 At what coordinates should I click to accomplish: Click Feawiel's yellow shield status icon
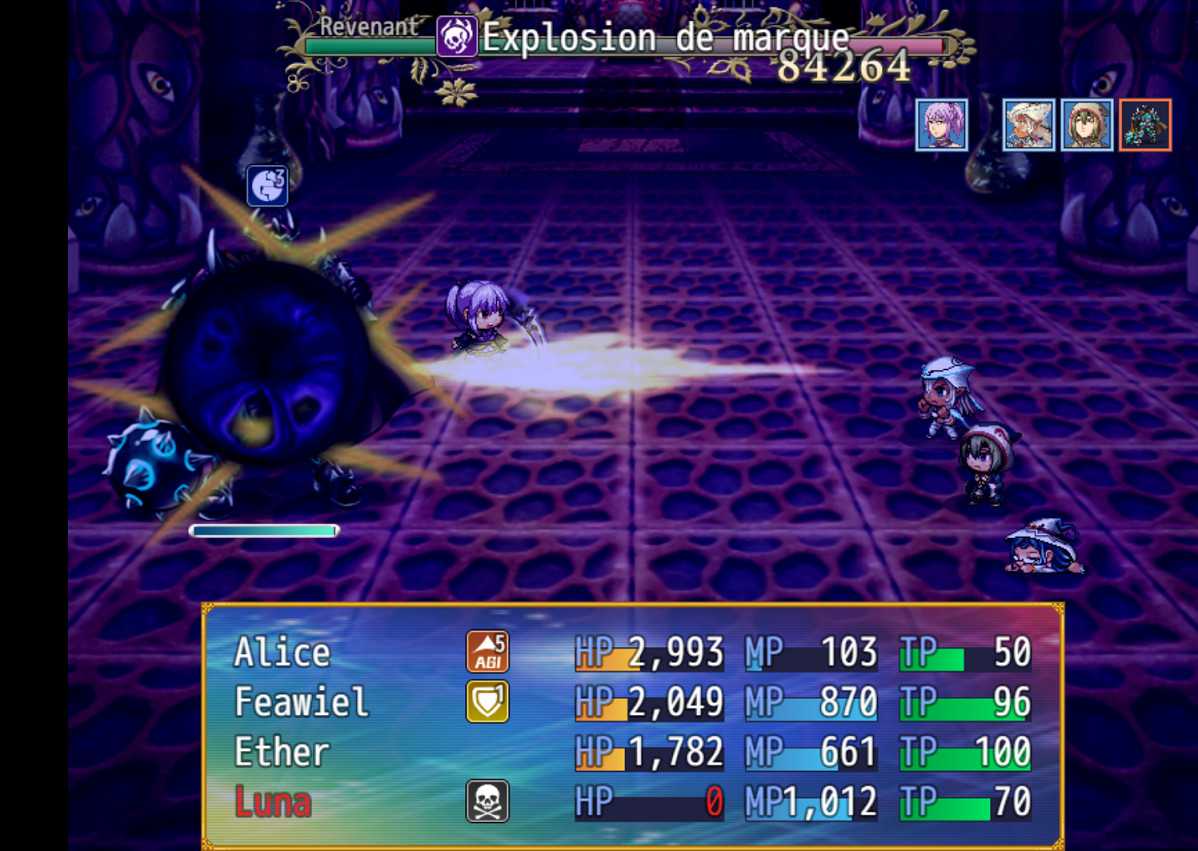487,702
